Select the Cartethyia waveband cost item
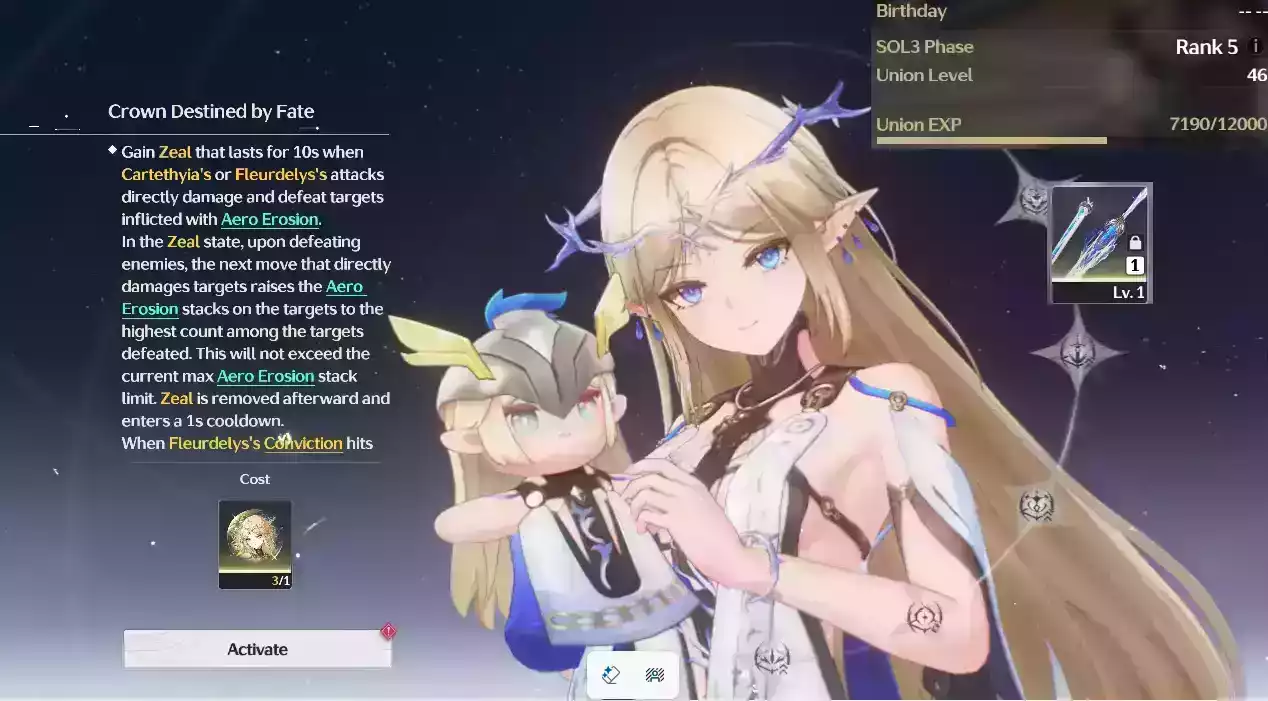The image size is (1268, 701). 255,544
